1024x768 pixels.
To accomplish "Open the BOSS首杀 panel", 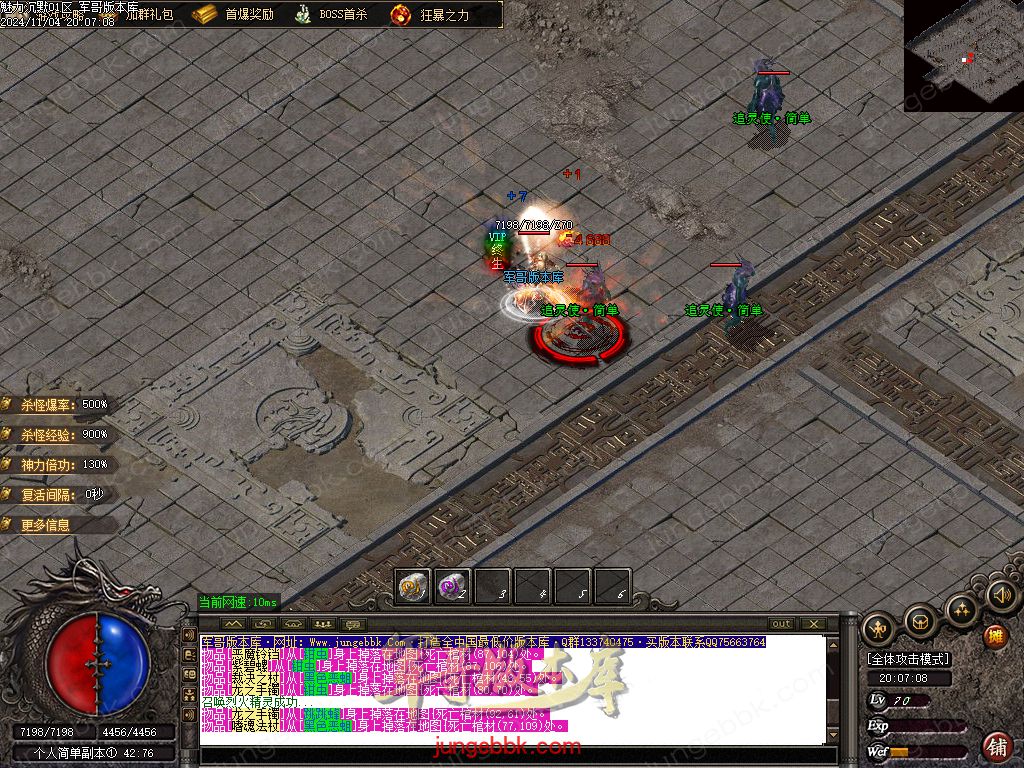I will point(332,15).
